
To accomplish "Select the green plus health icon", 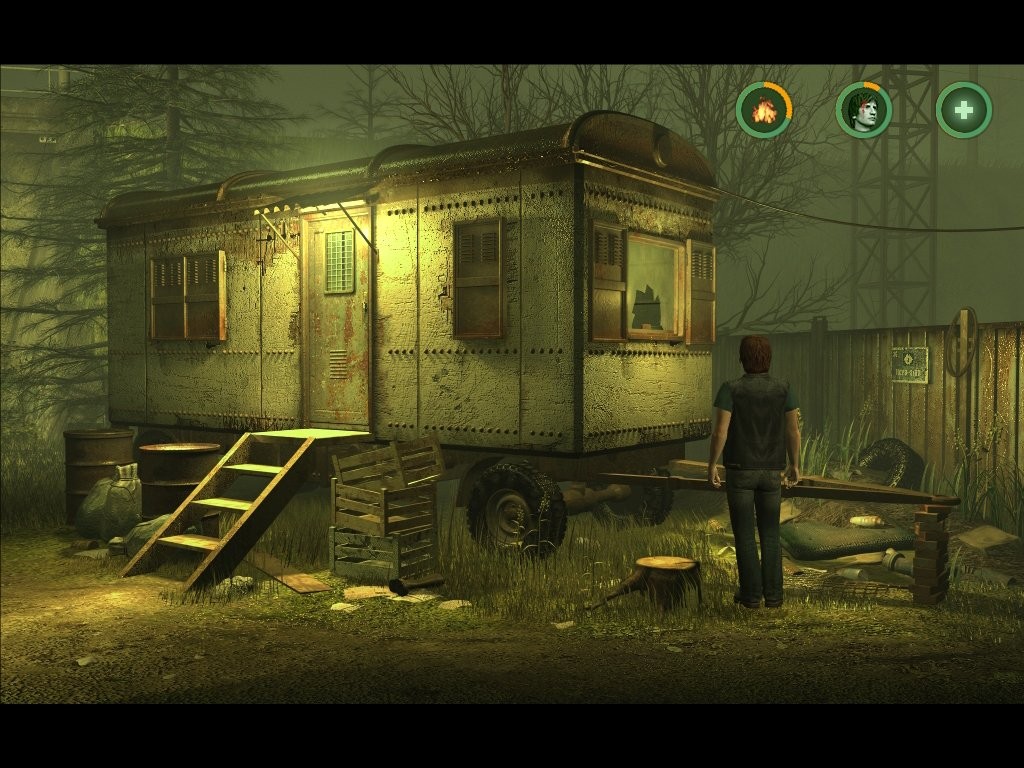I will [964, 110].
